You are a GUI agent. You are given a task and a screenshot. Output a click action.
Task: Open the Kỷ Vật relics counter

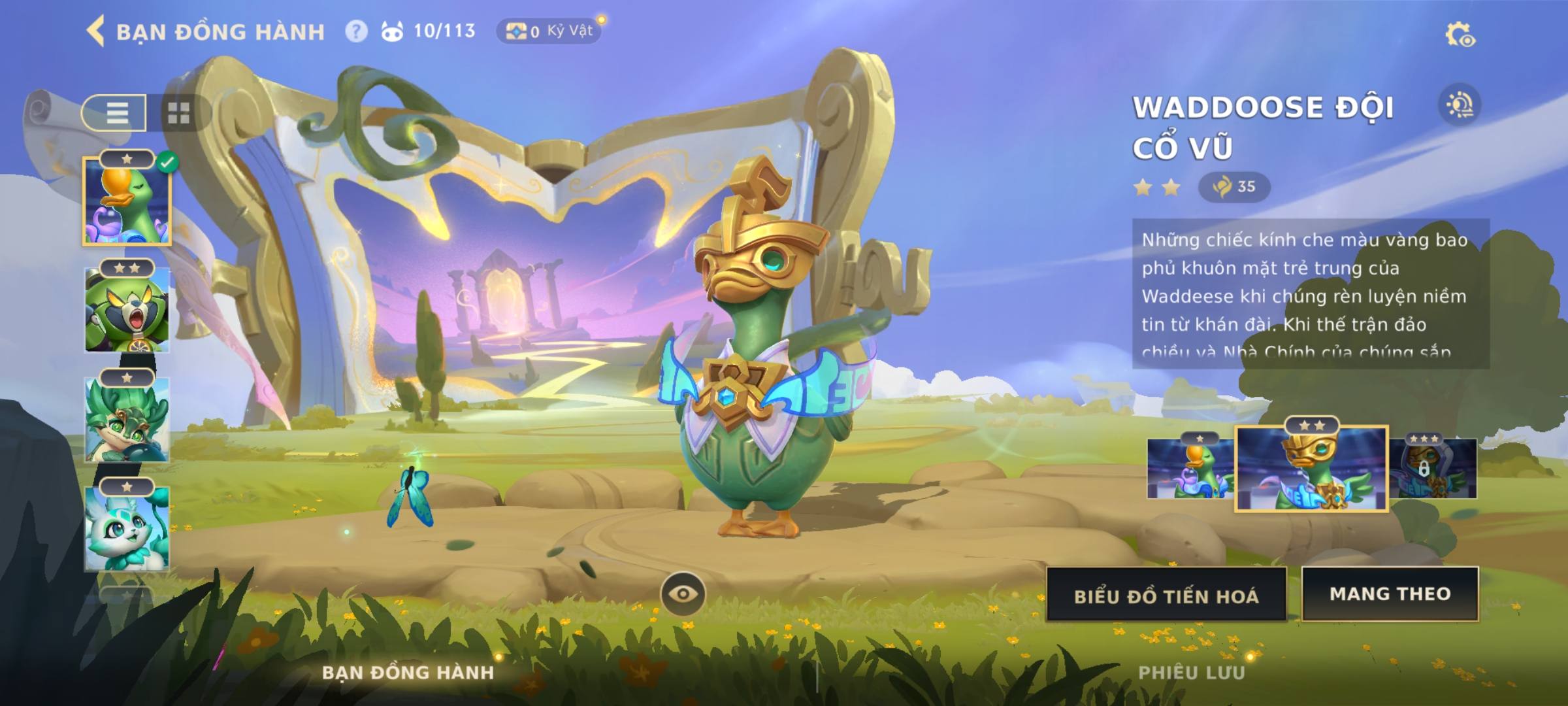(x=549, y=31)
